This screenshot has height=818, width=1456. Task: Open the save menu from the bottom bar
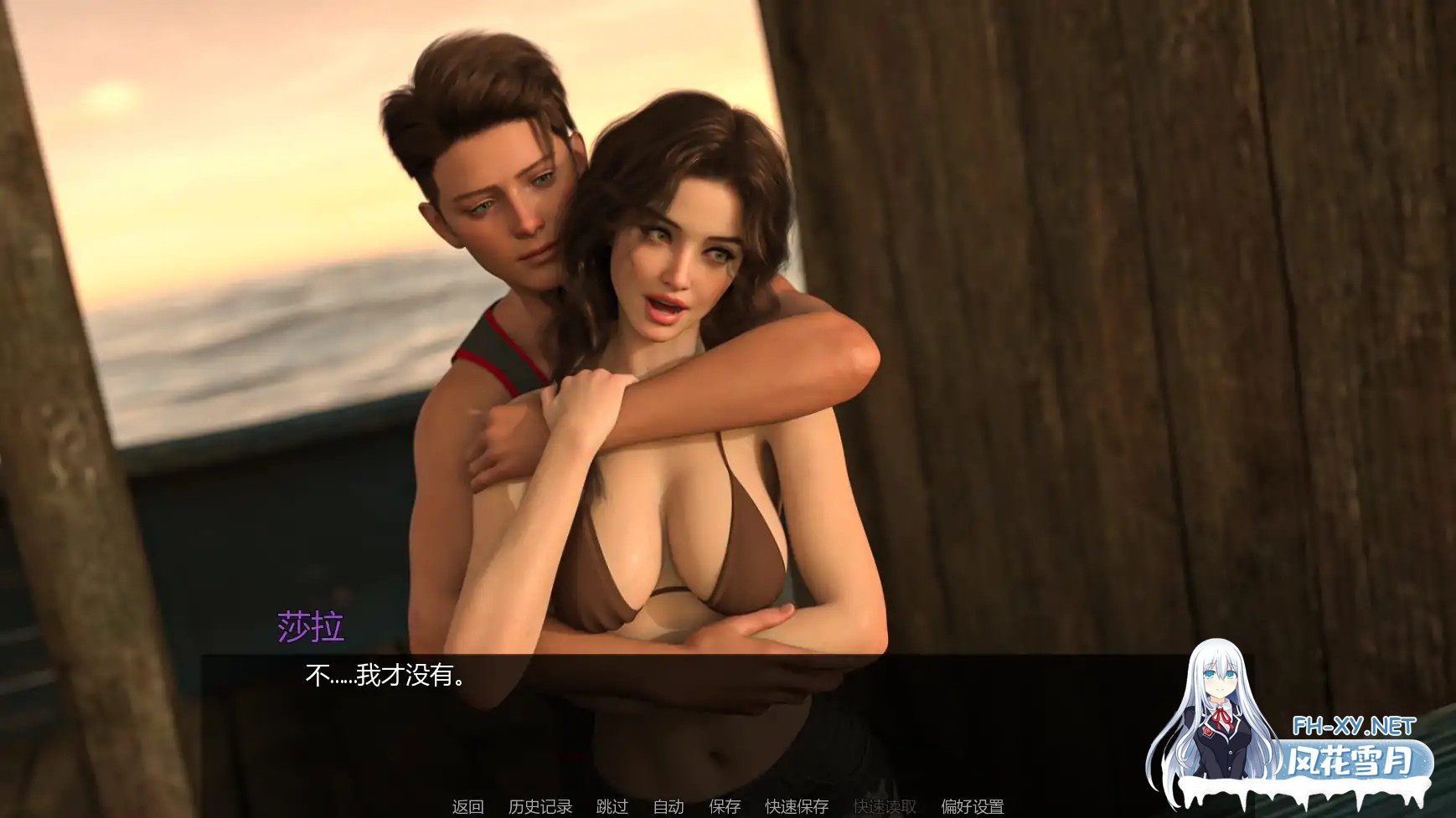725,806
